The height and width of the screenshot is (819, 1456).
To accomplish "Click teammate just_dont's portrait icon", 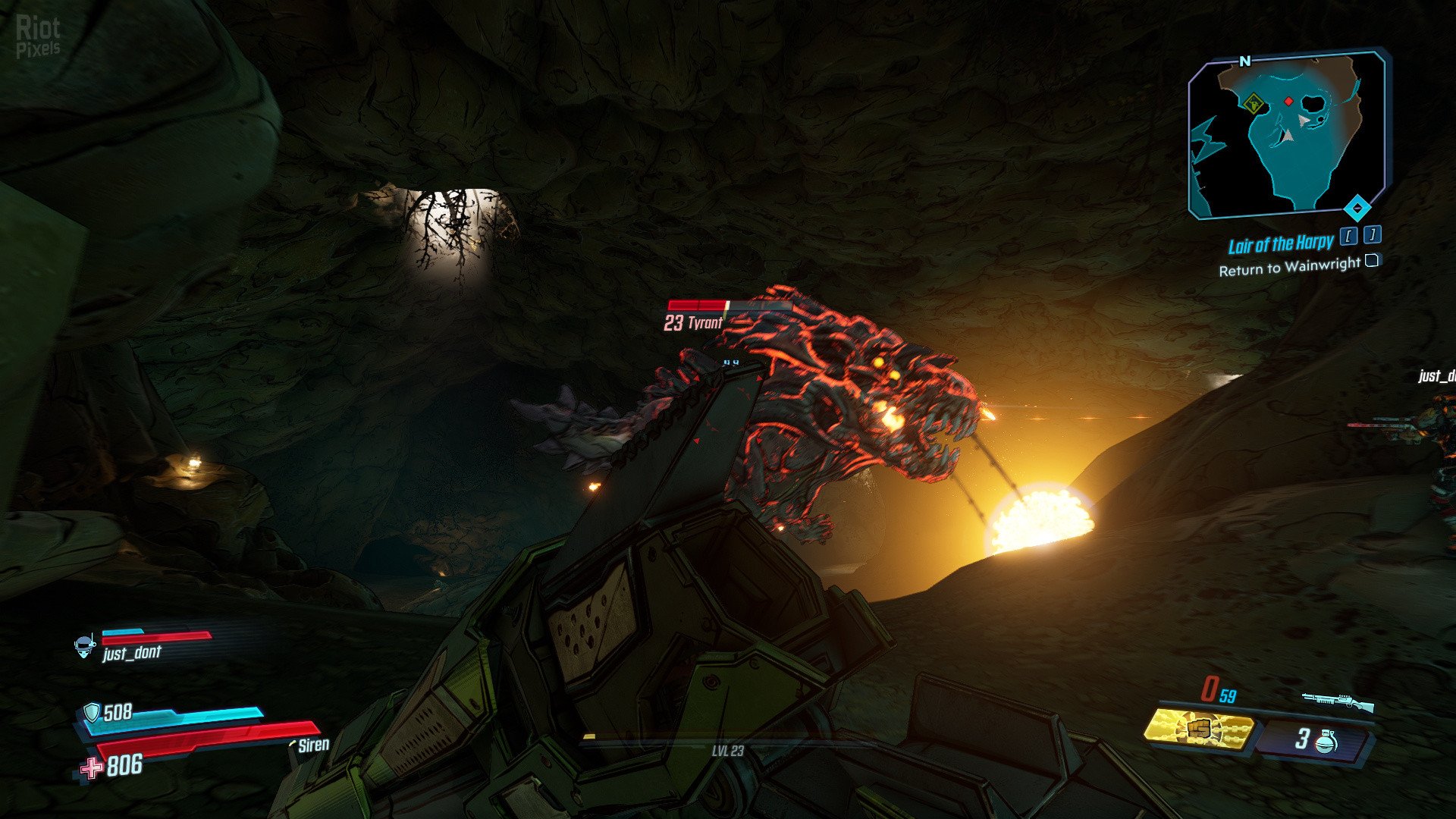I will point(84,646).
